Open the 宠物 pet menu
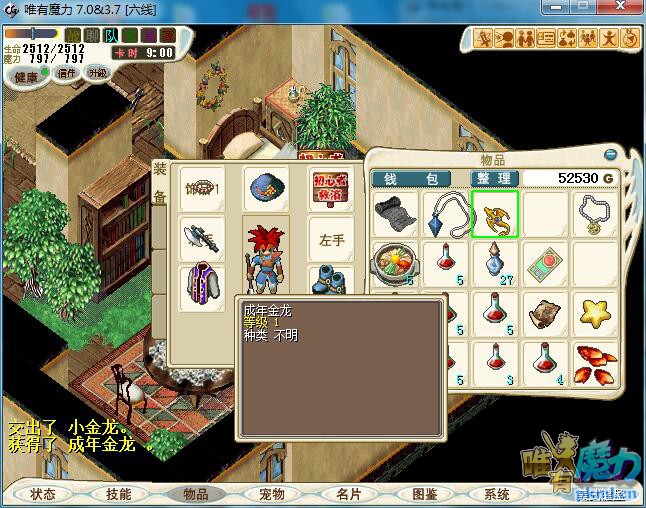 coord(271,494)
